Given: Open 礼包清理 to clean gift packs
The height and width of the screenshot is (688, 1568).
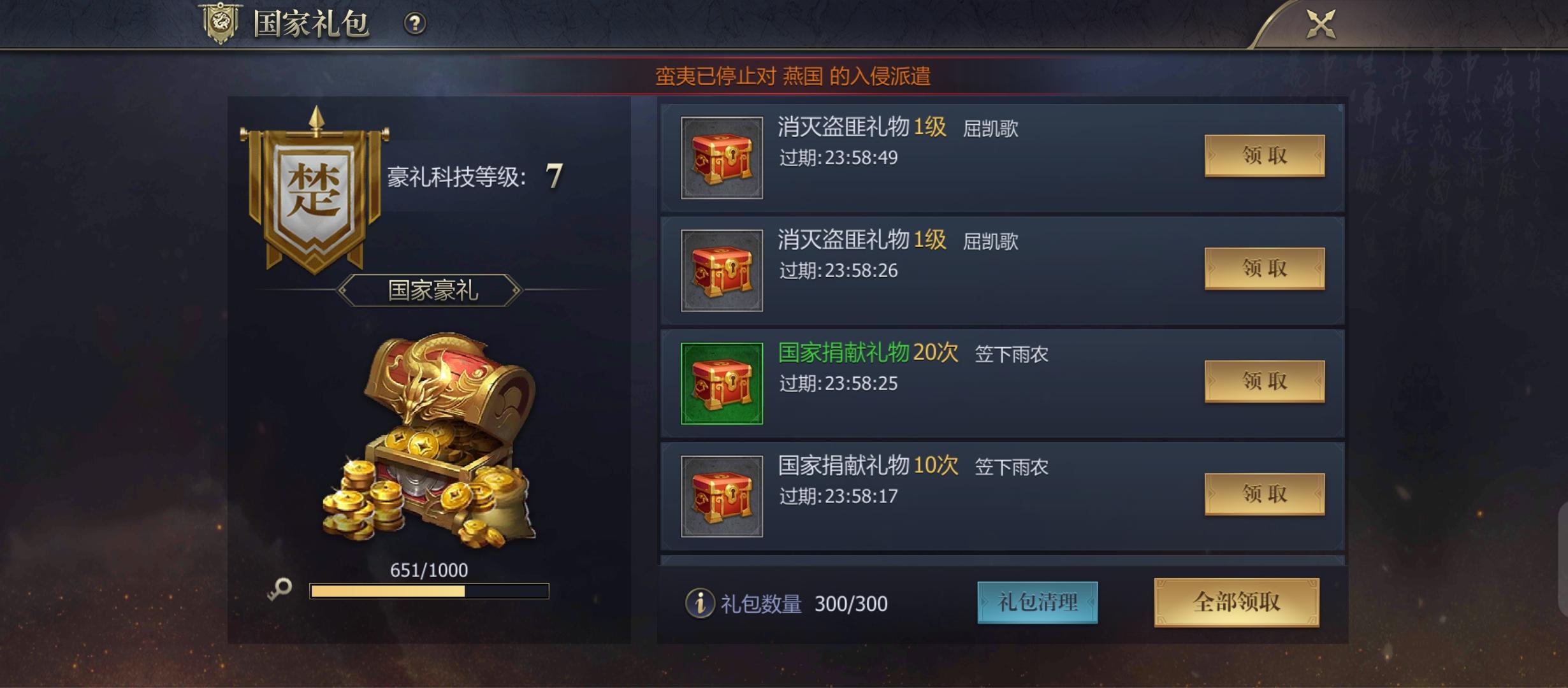Looking at the screenshot, I should click(1038, 602).
